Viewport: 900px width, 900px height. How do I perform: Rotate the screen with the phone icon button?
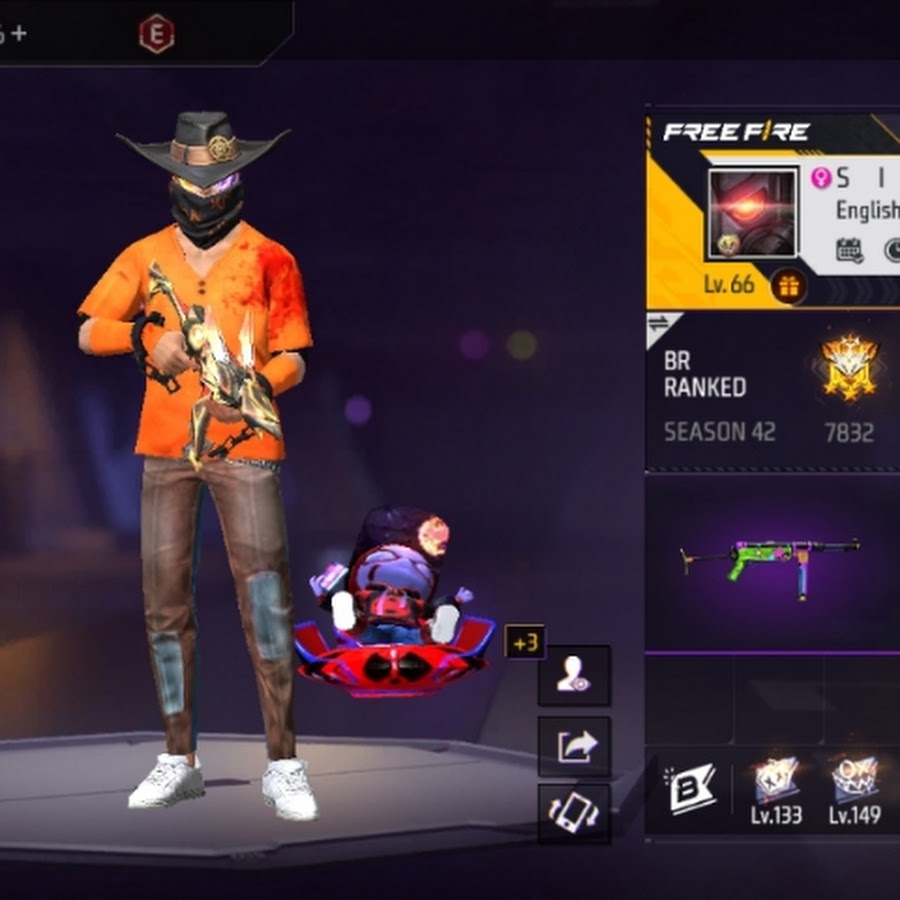[x=574, y=812]
